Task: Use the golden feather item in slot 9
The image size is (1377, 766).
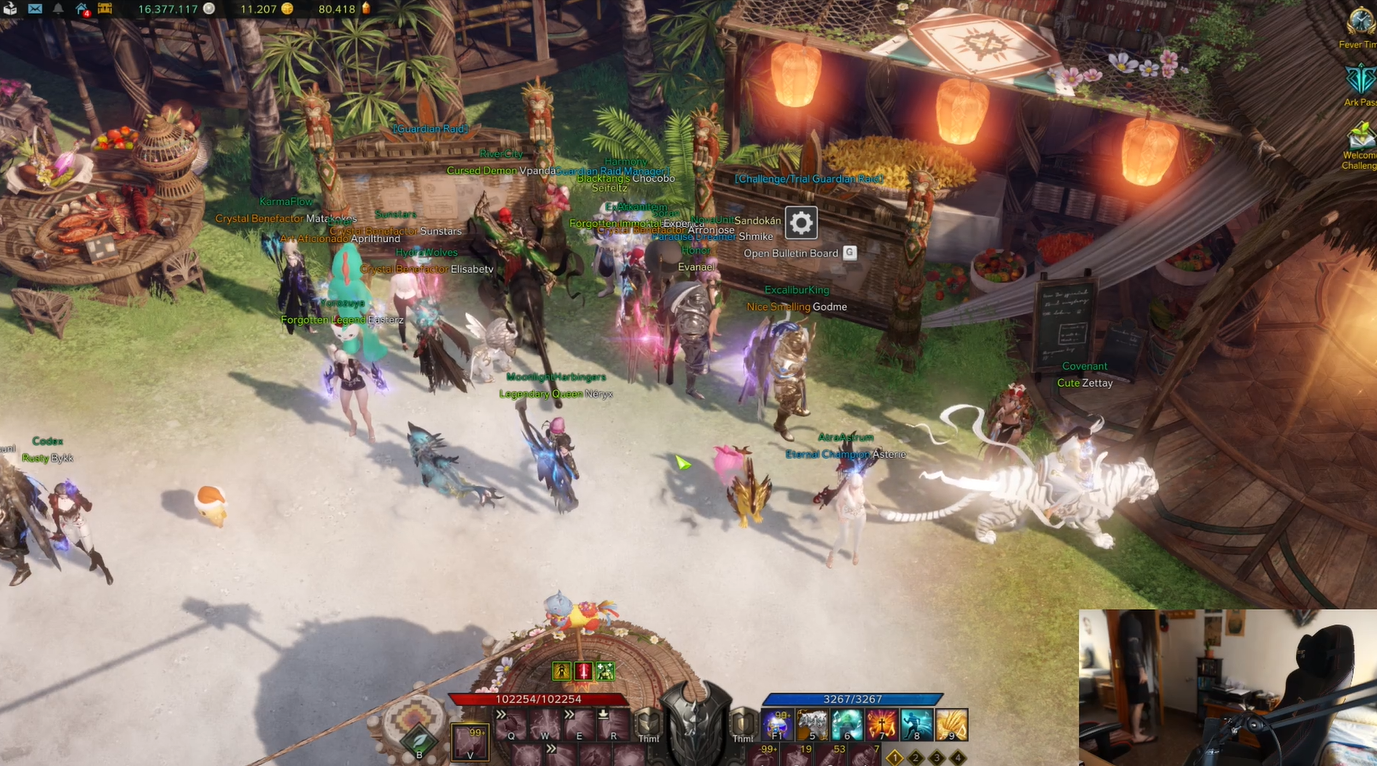Action: [x=951, y=724]
